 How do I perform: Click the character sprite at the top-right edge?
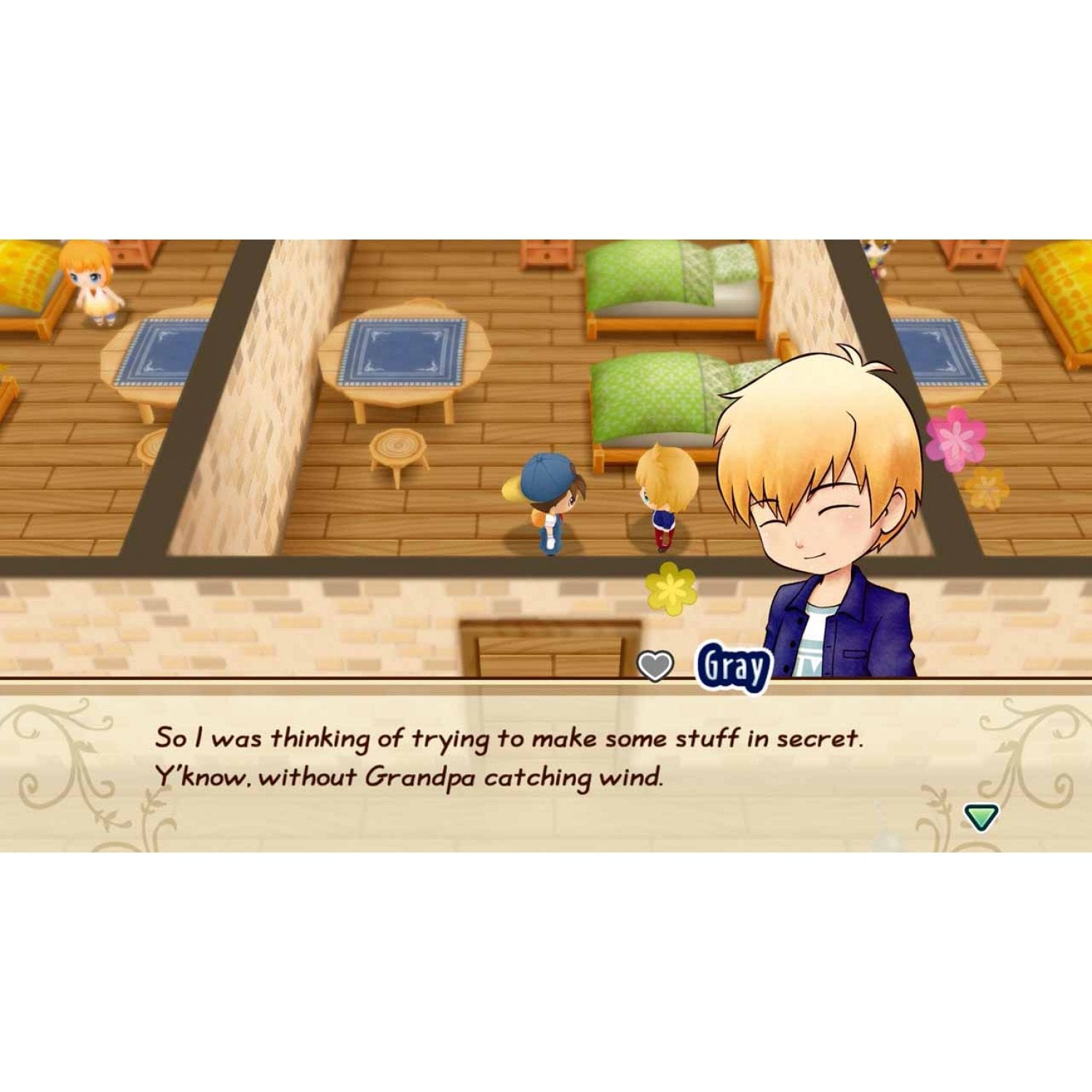coord(877,255)
